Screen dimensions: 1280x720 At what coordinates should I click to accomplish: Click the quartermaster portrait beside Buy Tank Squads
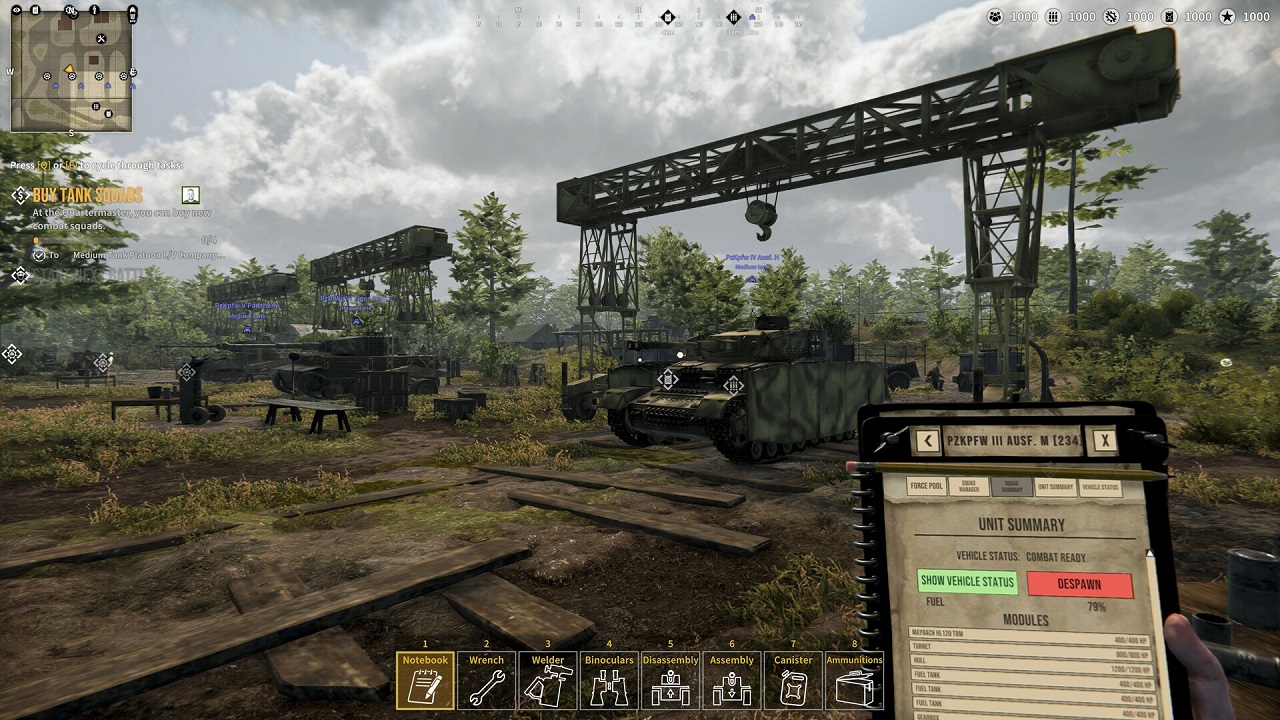[192, 194]
